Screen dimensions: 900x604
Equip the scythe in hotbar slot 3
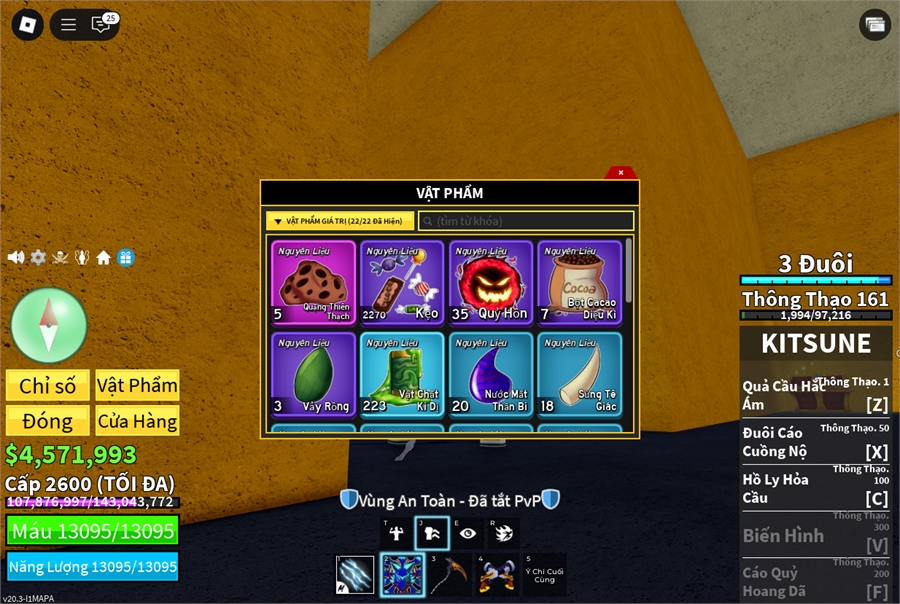(x=450, y=575)
